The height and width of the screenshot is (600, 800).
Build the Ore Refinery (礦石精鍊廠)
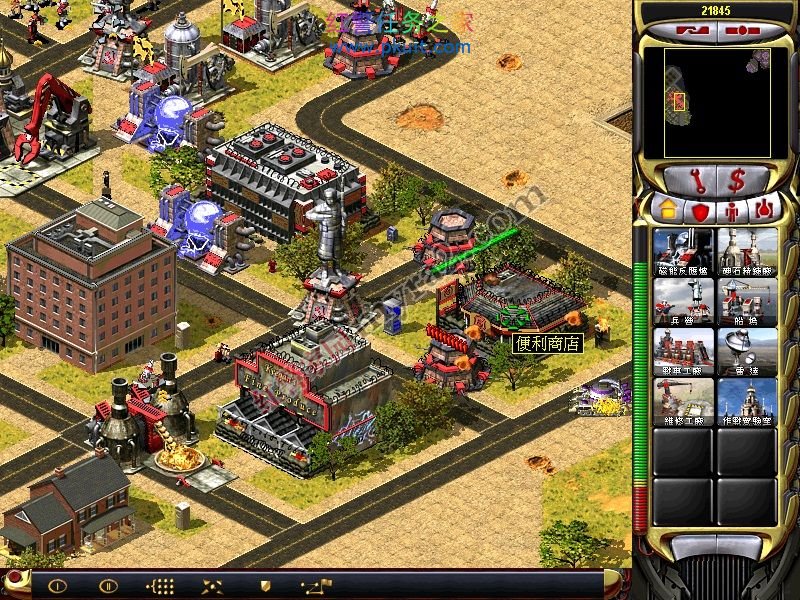pyautogui.click(x=747, y=252)
